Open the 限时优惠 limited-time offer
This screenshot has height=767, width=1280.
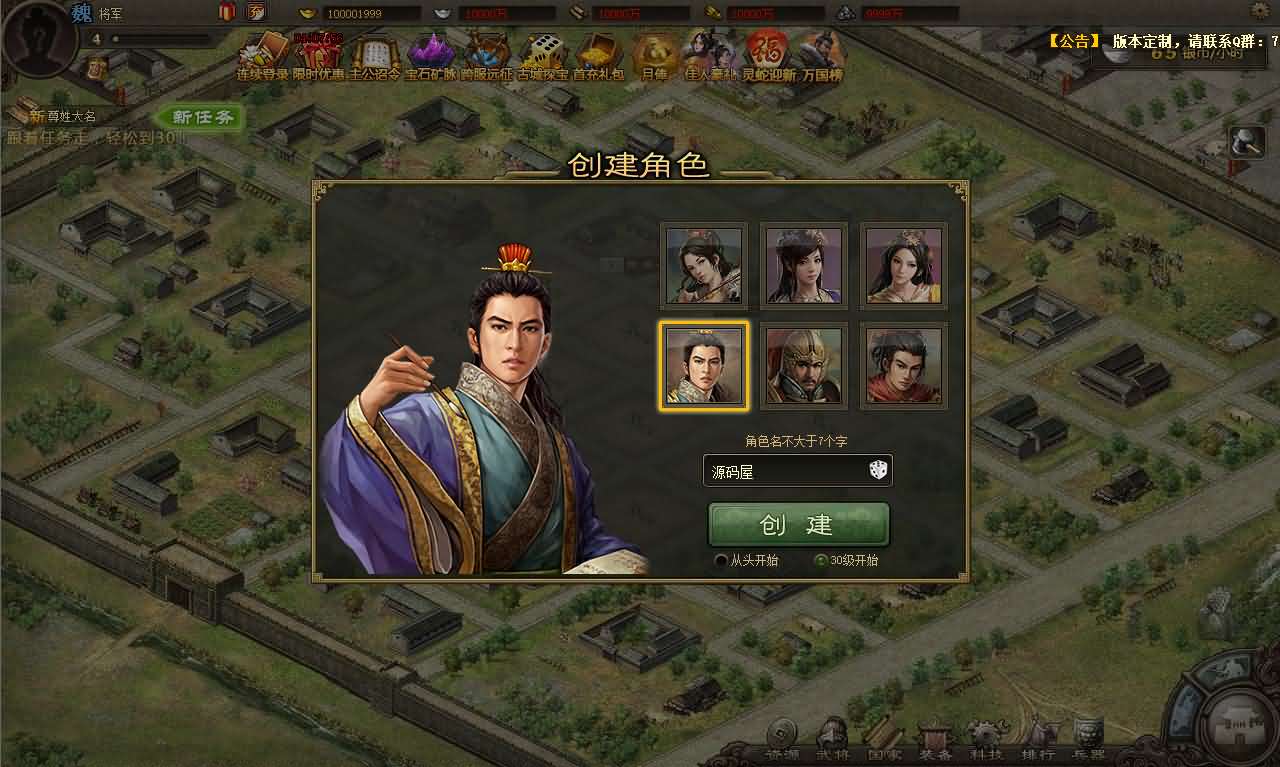click(x=318, y=50)
